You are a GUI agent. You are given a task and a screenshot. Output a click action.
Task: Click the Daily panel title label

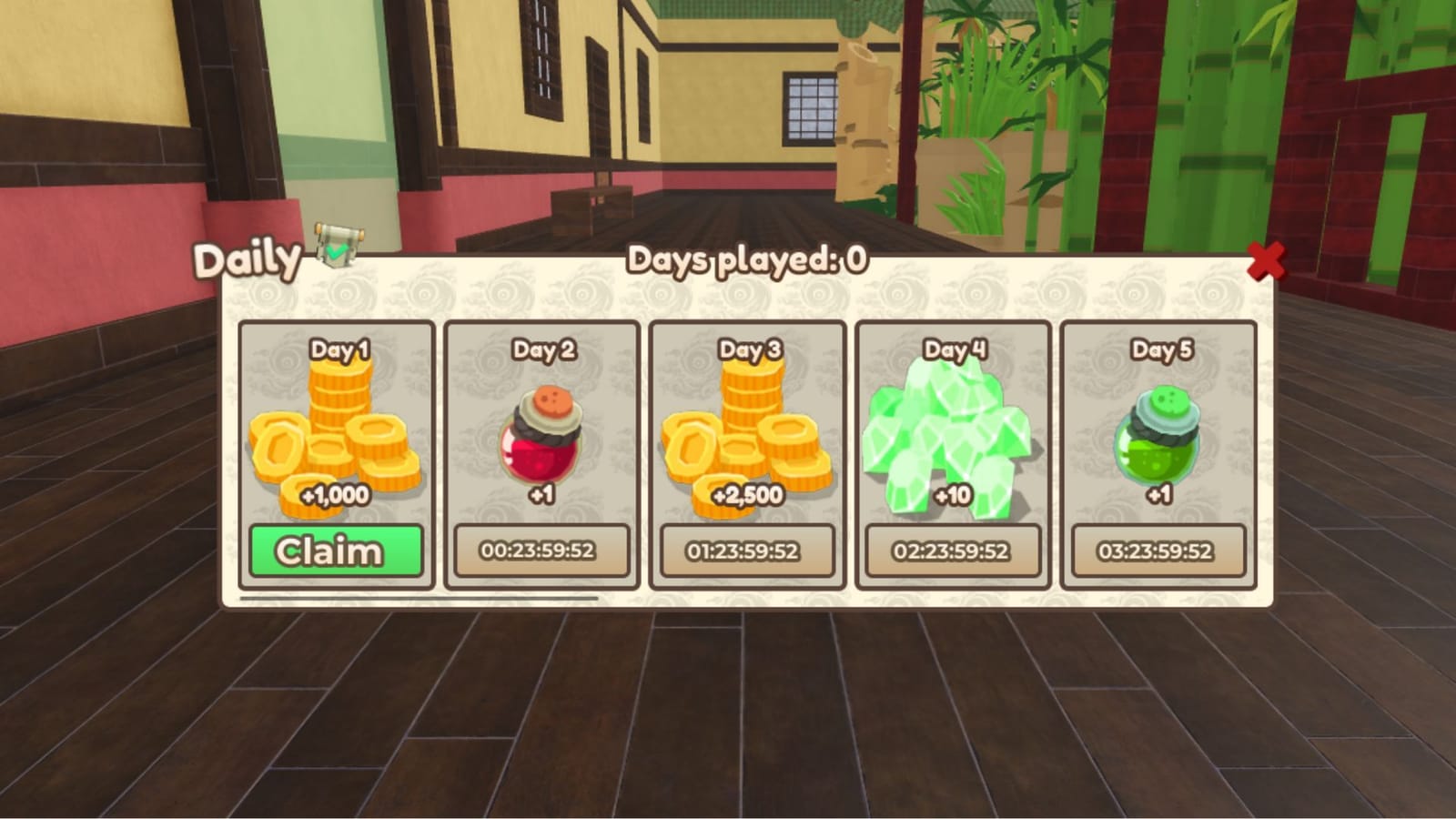click(247, 261)
